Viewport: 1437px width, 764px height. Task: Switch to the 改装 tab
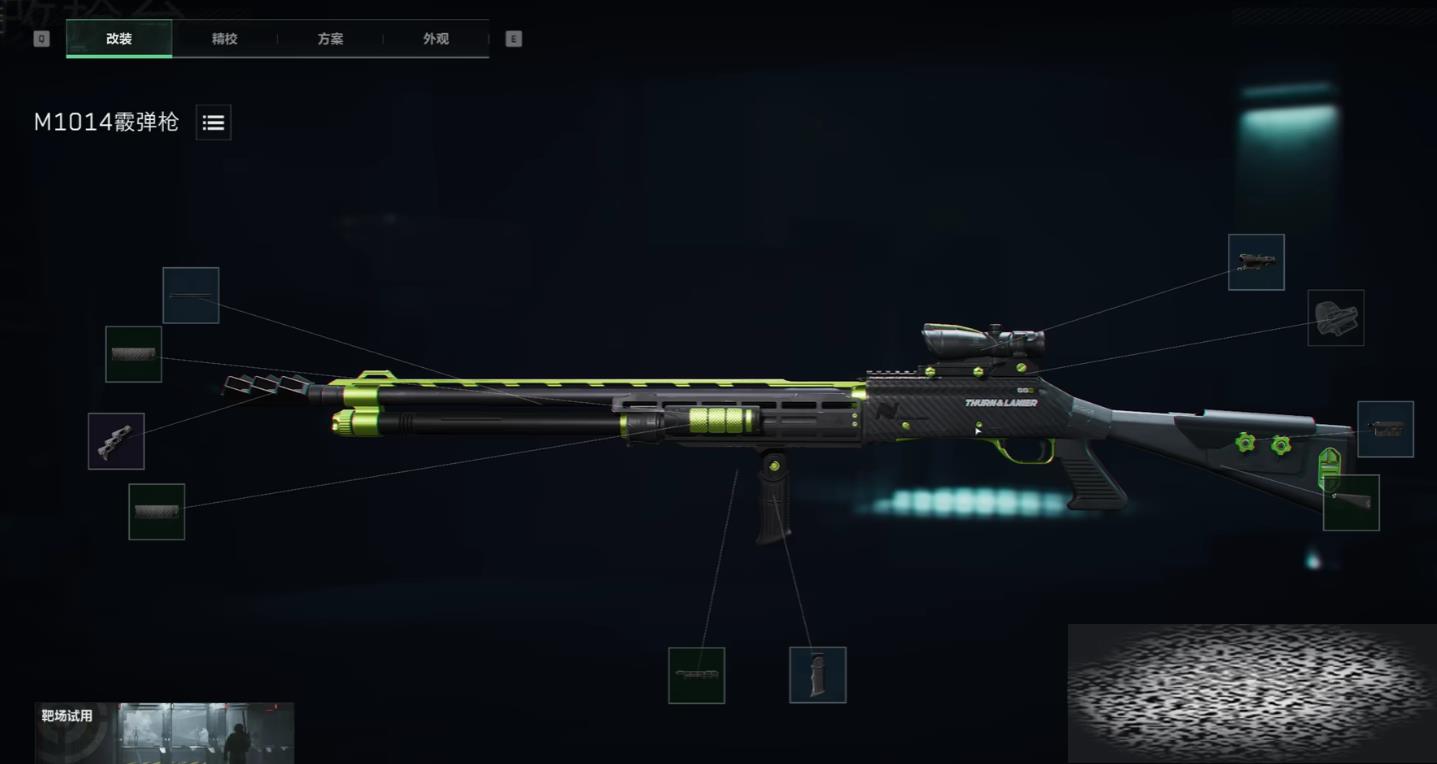pyautogui.click(x=119, y=39)
